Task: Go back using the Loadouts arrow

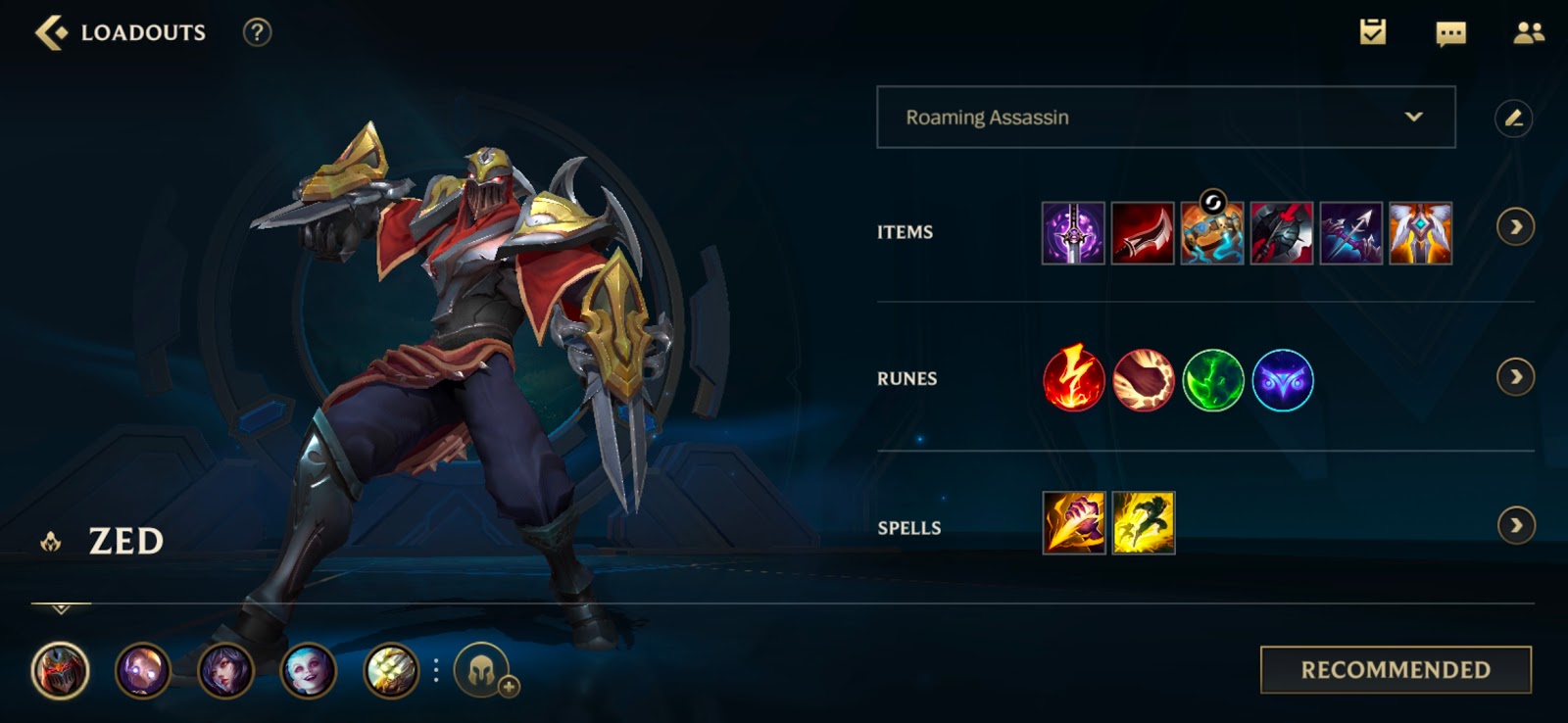Action: click(x=49, y=30)
